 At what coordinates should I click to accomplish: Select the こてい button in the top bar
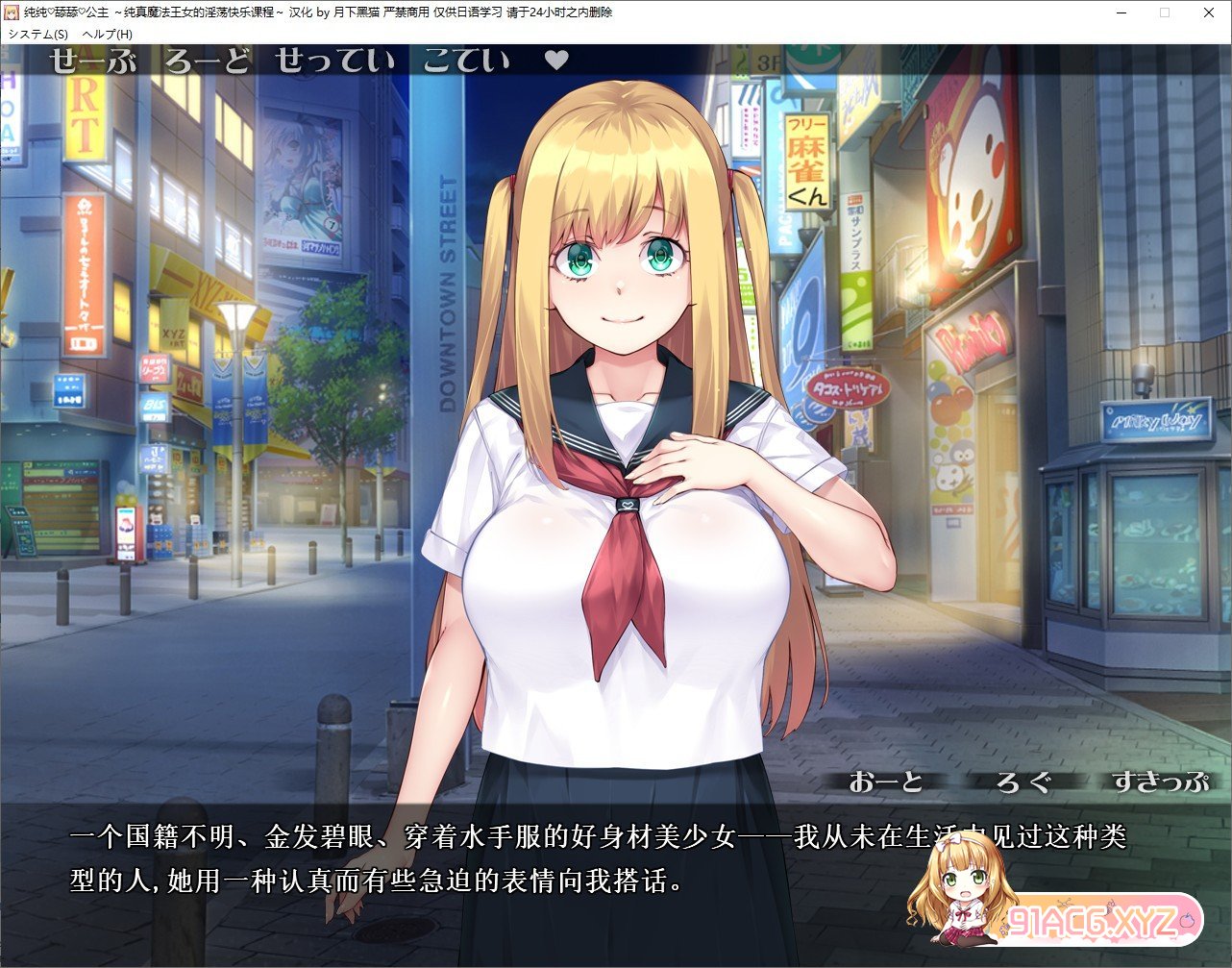click(x=466, y=62)
